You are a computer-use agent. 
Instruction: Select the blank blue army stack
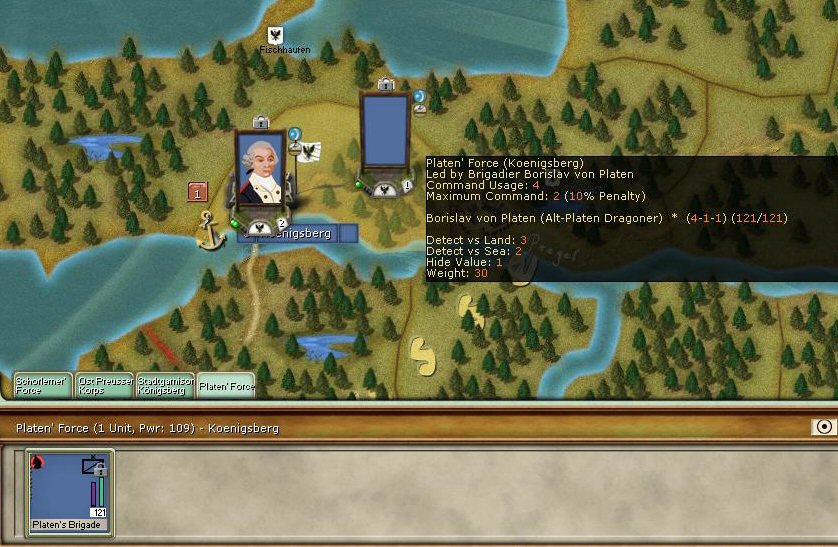385,133
